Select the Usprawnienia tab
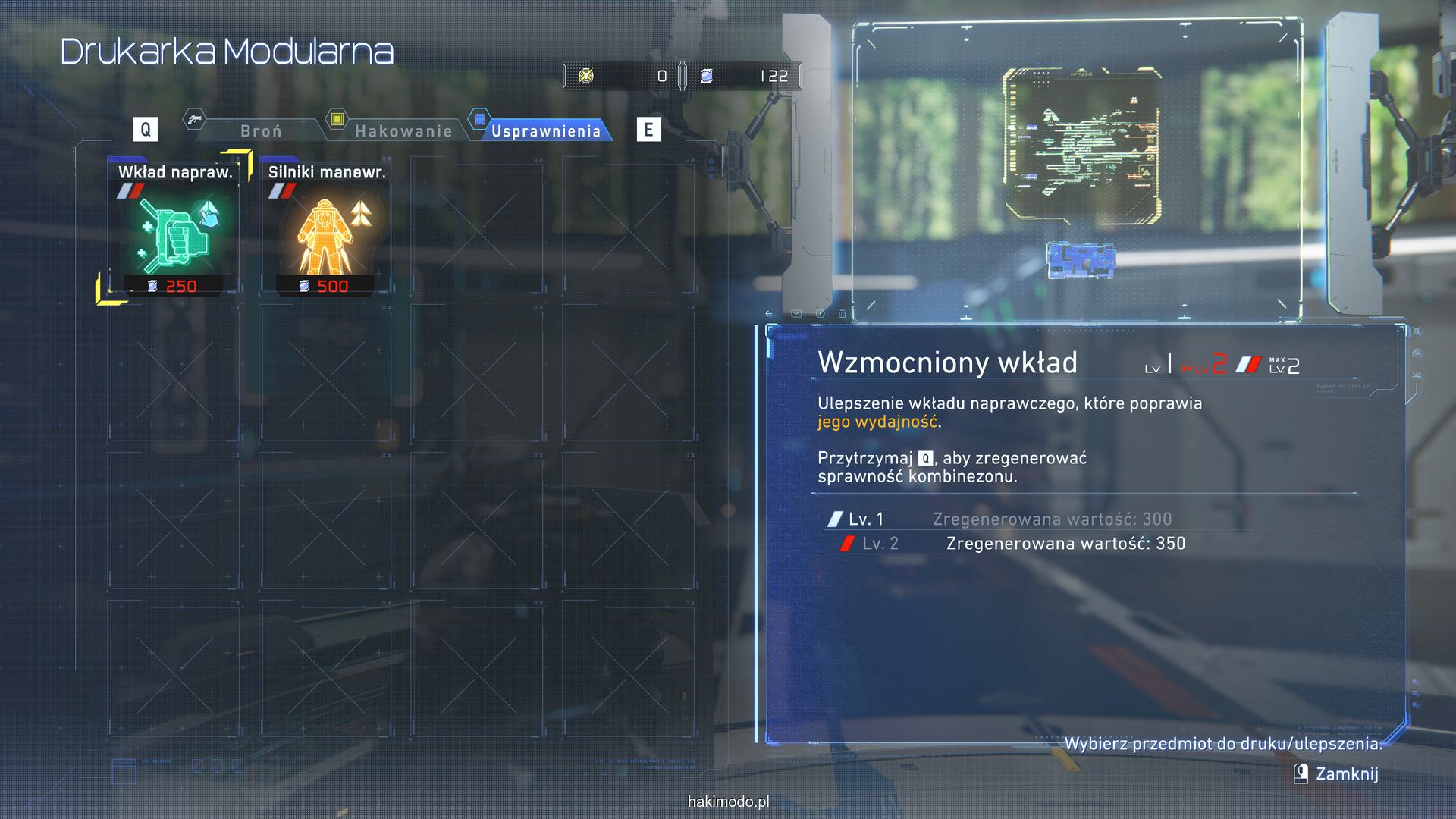 point(545,130)
